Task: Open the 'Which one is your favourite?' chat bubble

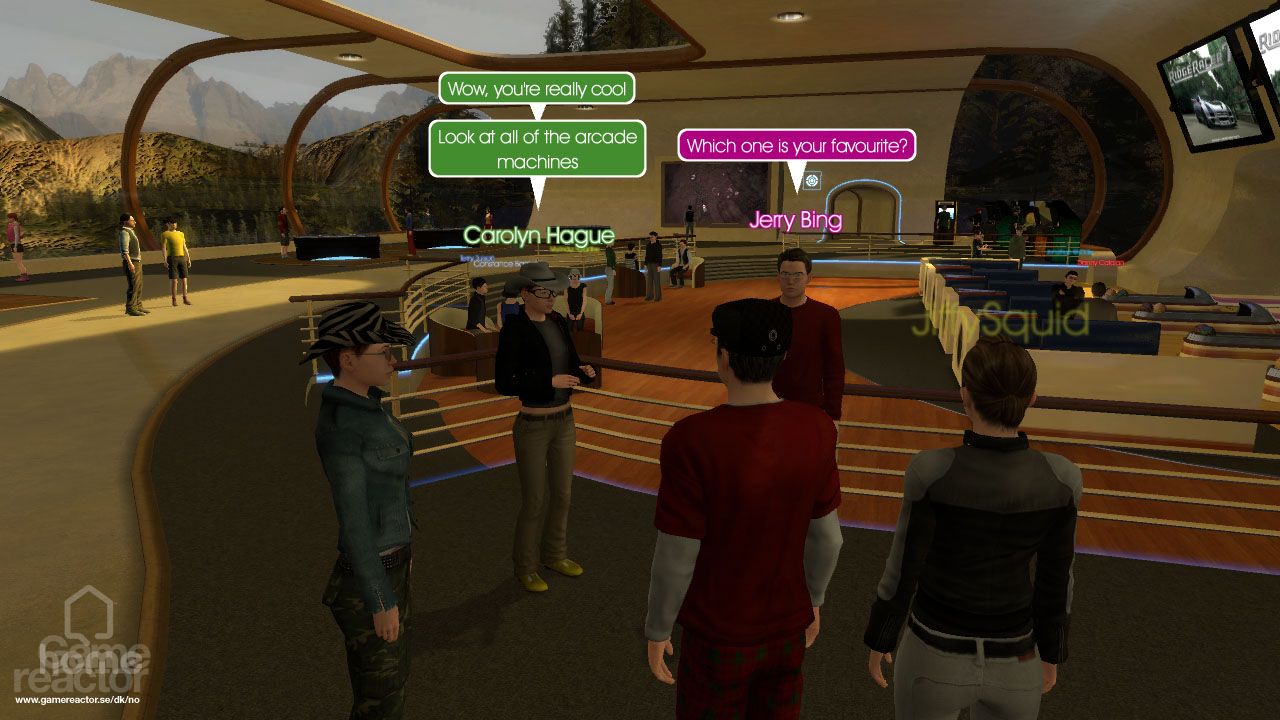Action: pyautogui.click(x=795, y=145)
